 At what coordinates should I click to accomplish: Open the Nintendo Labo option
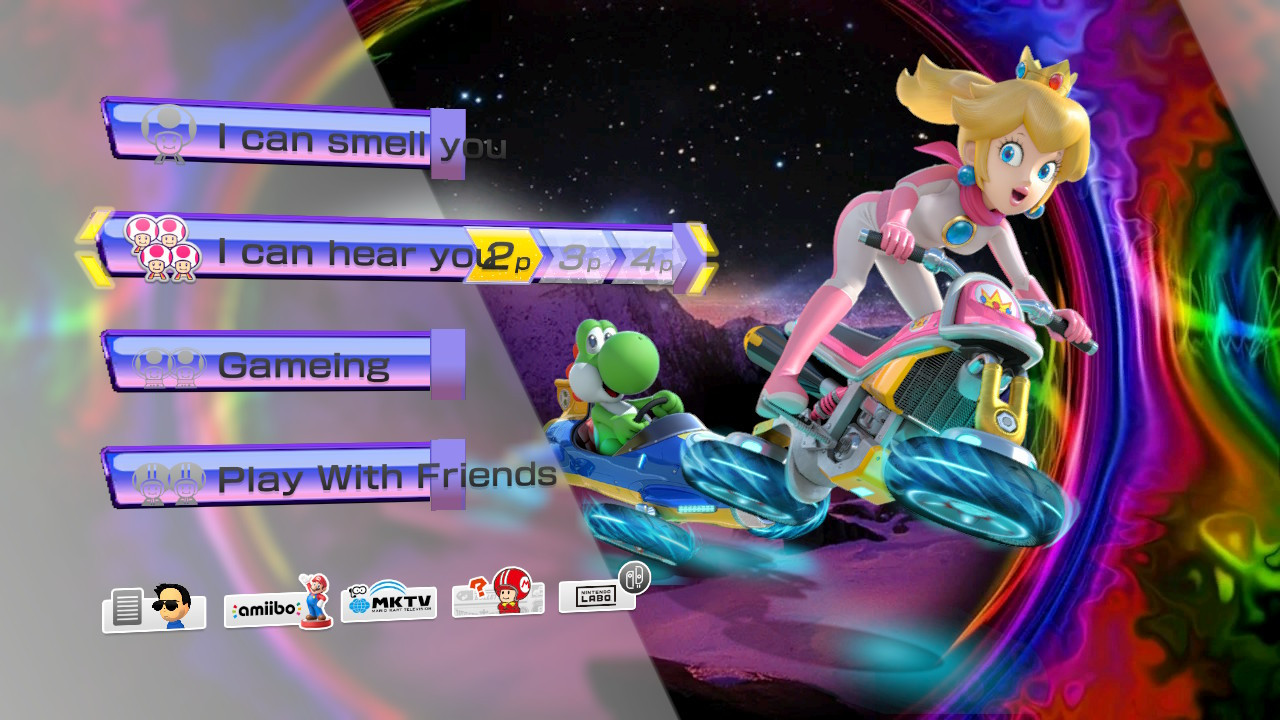coord(596,595)
